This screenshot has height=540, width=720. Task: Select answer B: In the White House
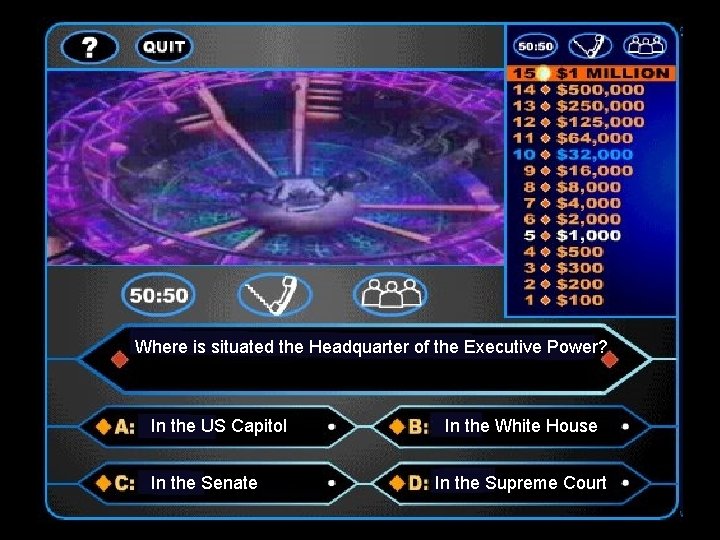(x=520, y=426)
